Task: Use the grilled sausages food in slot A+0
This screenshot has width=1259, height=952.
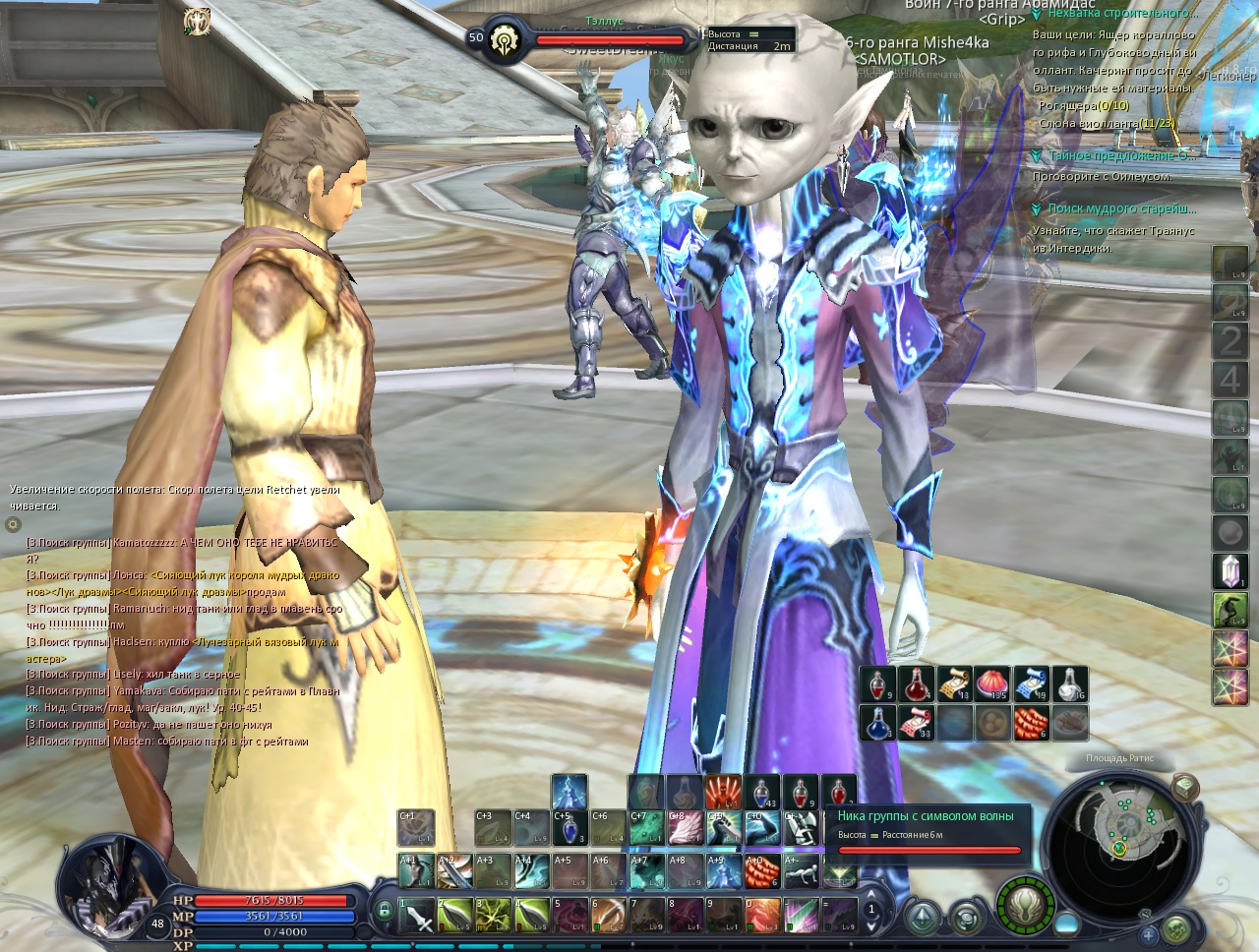Action: 760,871
